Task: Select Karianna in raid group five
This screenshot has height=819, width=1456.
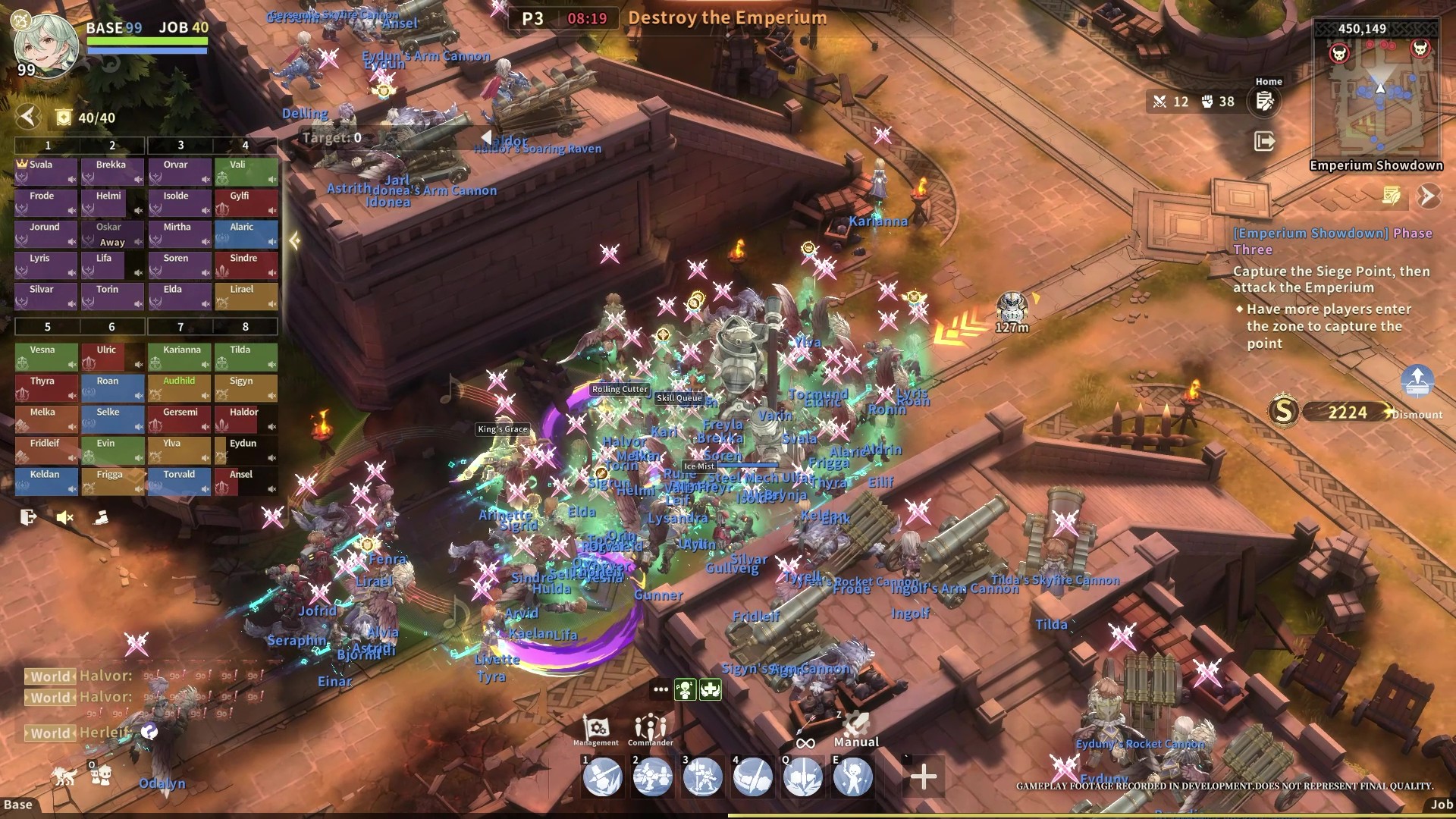Action: point(180,356)
